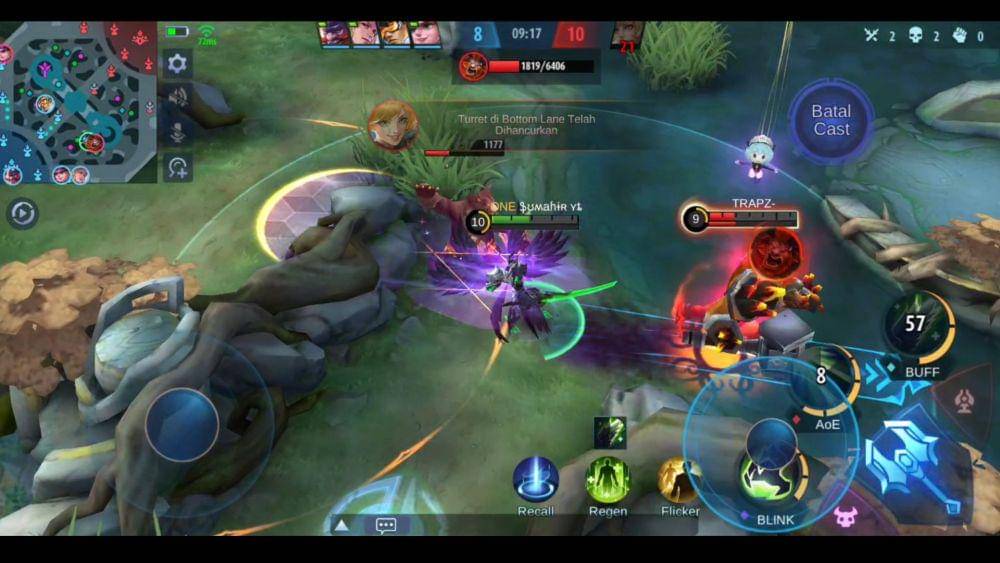Tap the minimap in the corner
Image resolution: width=1000 pixels, height=563 pixels.
[78, 102]
